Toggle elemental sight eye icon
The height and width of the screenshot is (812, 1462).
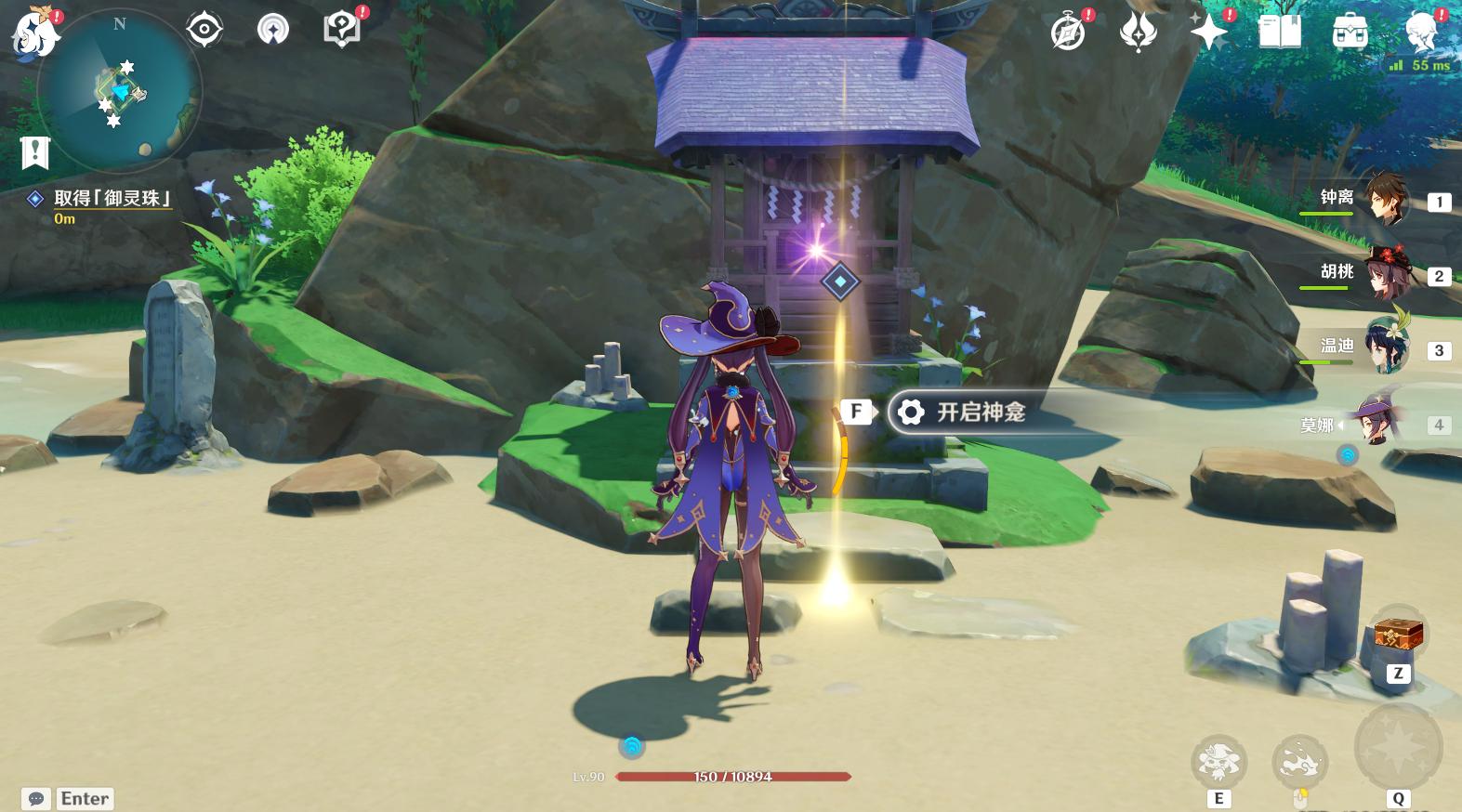tap(204, 30)
